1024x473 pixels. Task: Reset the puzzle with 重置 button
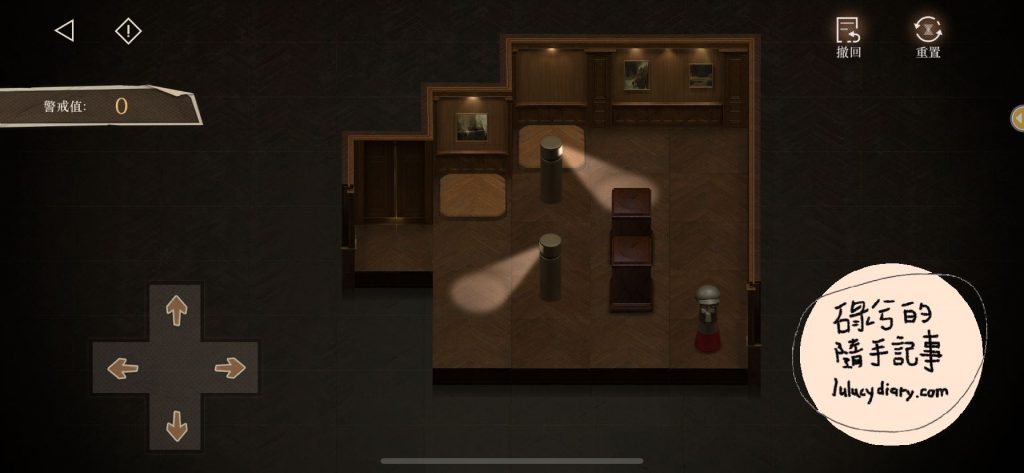click(x=928, y=36)
